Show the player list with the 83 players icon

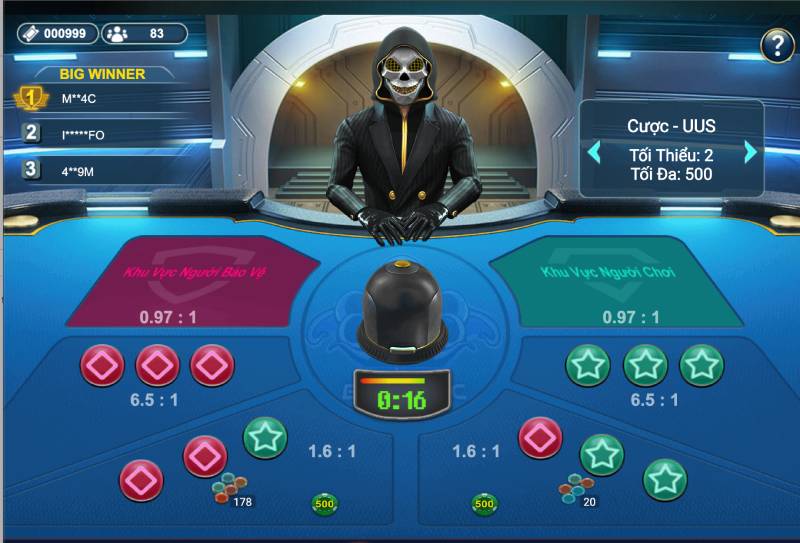[x=144, y=33]
